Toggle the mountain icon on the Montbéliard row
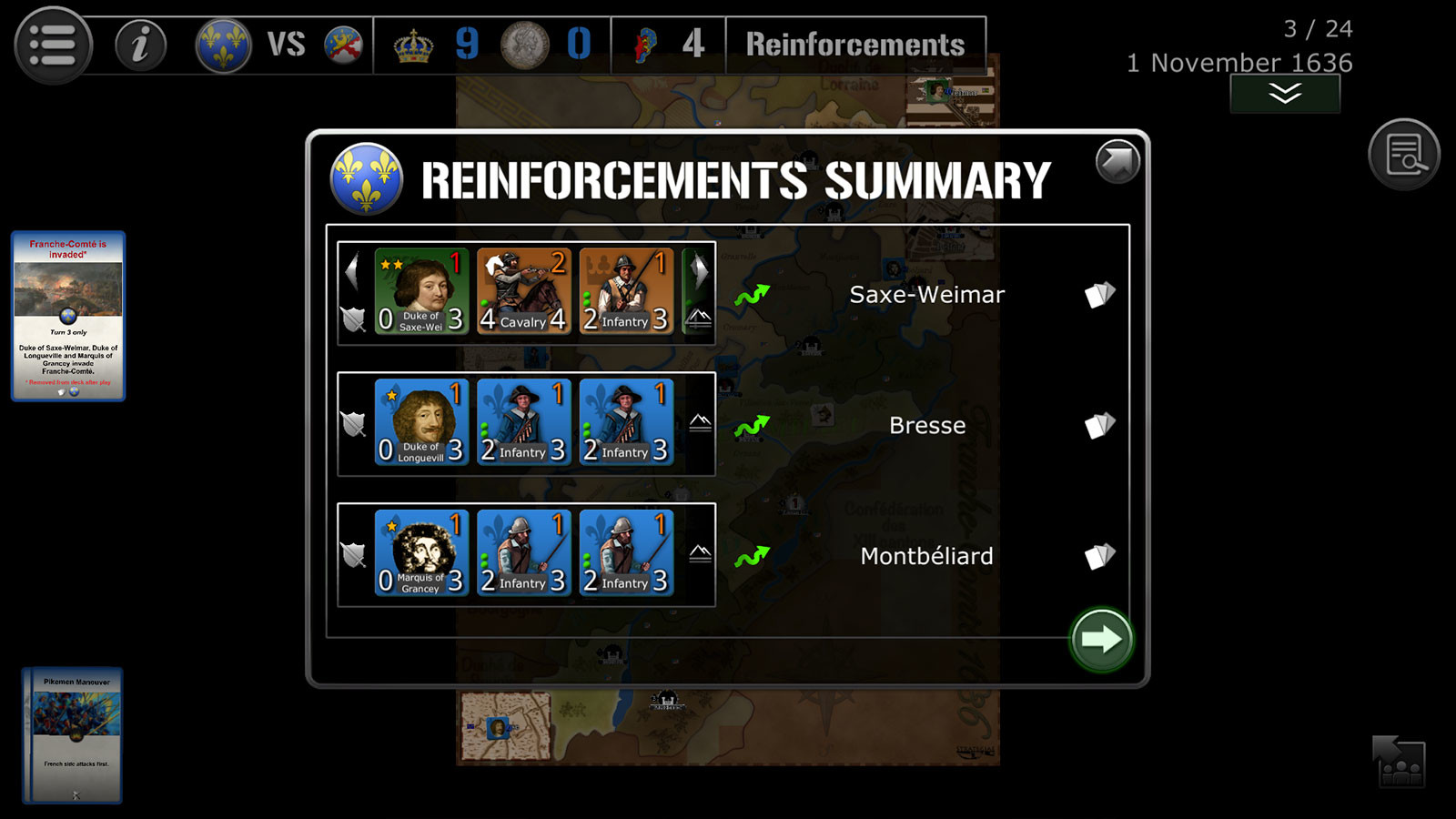The image size is (1456, 819). [x=698, y=553]
